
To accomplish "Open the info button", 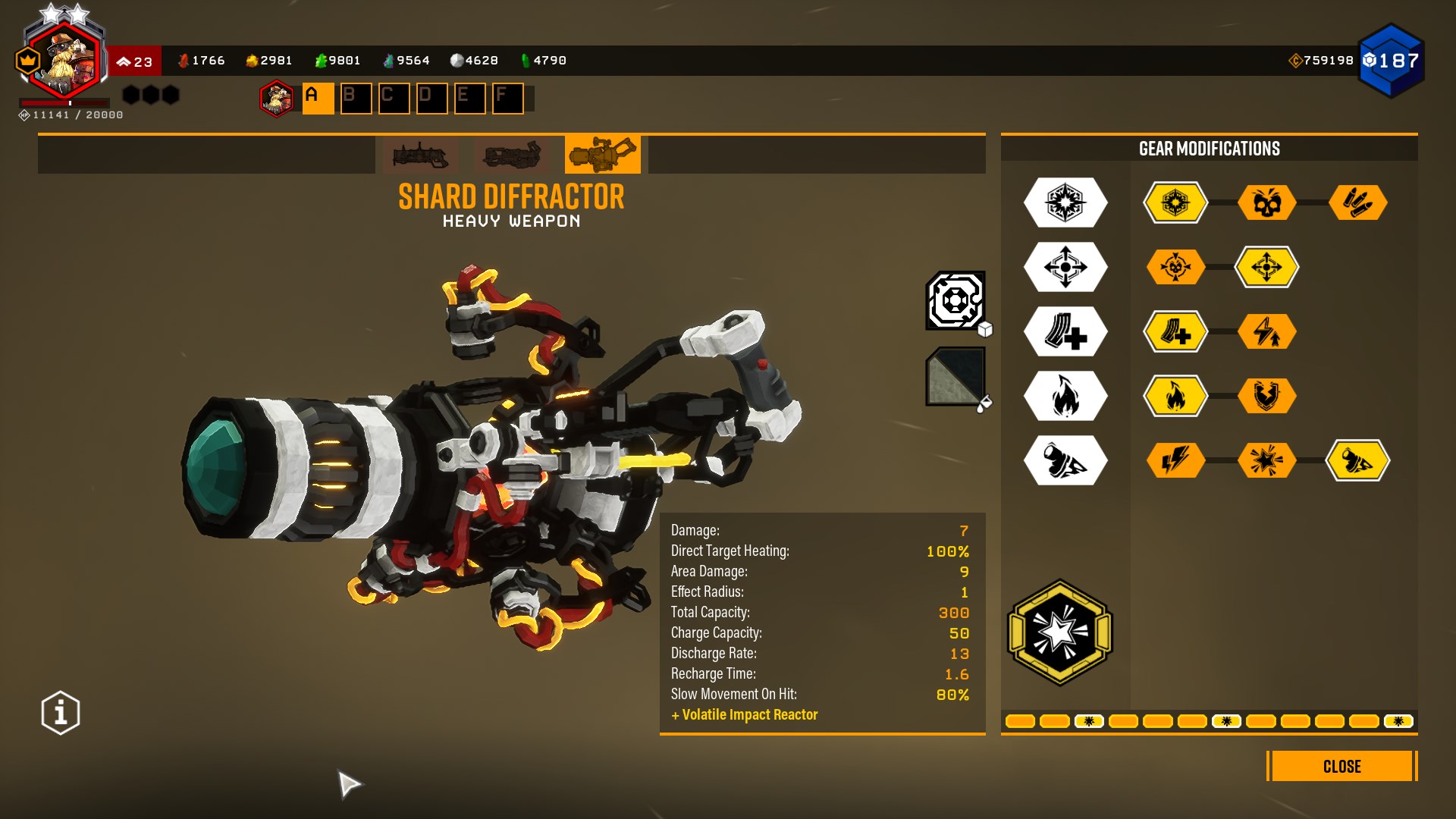I will pyautogui.click(x=61, y=713).
